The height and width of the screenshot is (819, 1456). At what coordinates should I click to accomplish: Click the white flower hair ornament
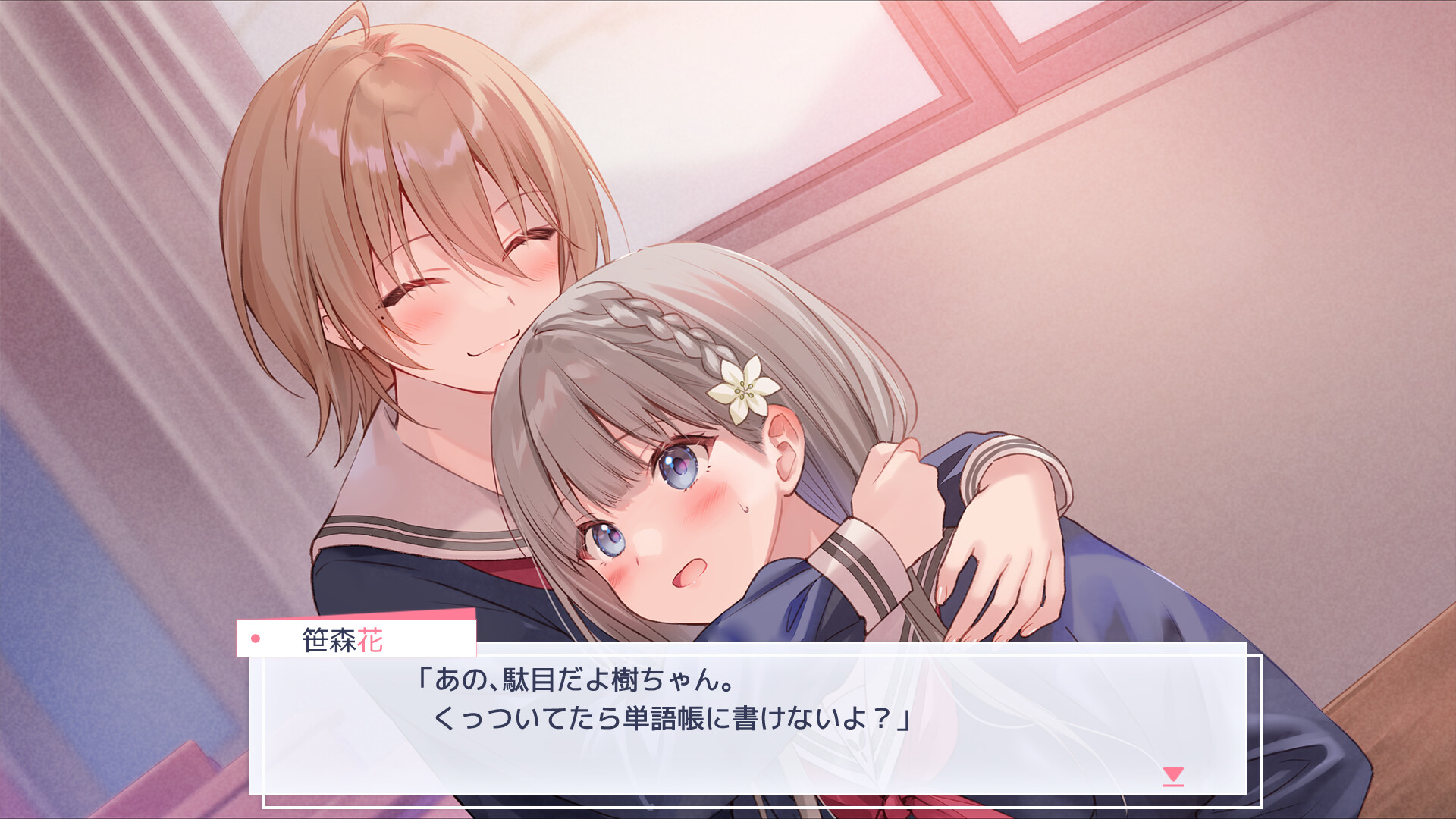745,389
